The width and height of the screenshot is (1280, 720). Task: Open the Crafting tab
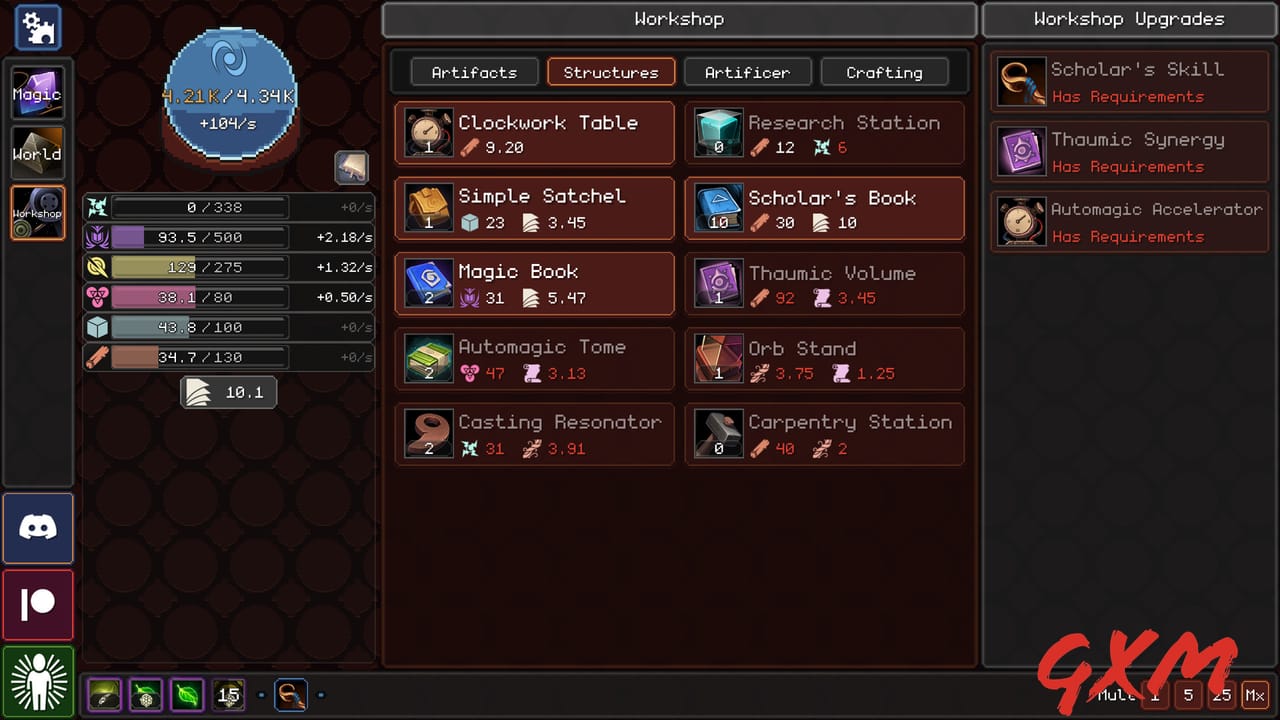[884, 72]
